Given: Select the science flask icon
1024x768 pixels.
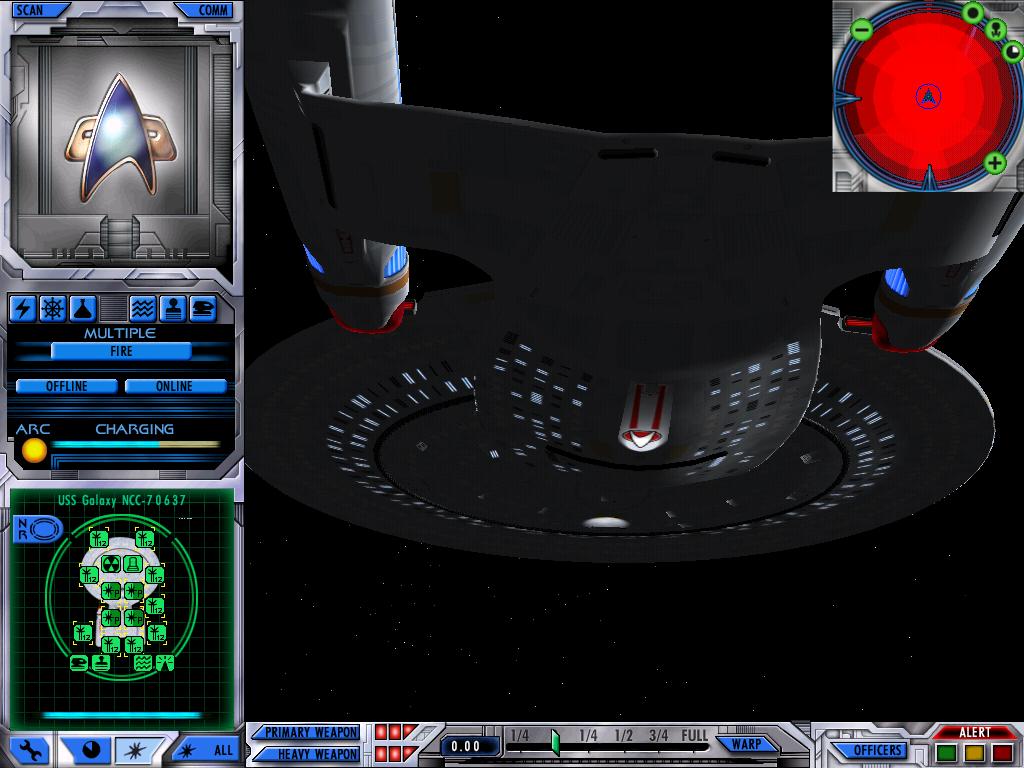Looking at the screenshot, I should (x=82, y=308).
